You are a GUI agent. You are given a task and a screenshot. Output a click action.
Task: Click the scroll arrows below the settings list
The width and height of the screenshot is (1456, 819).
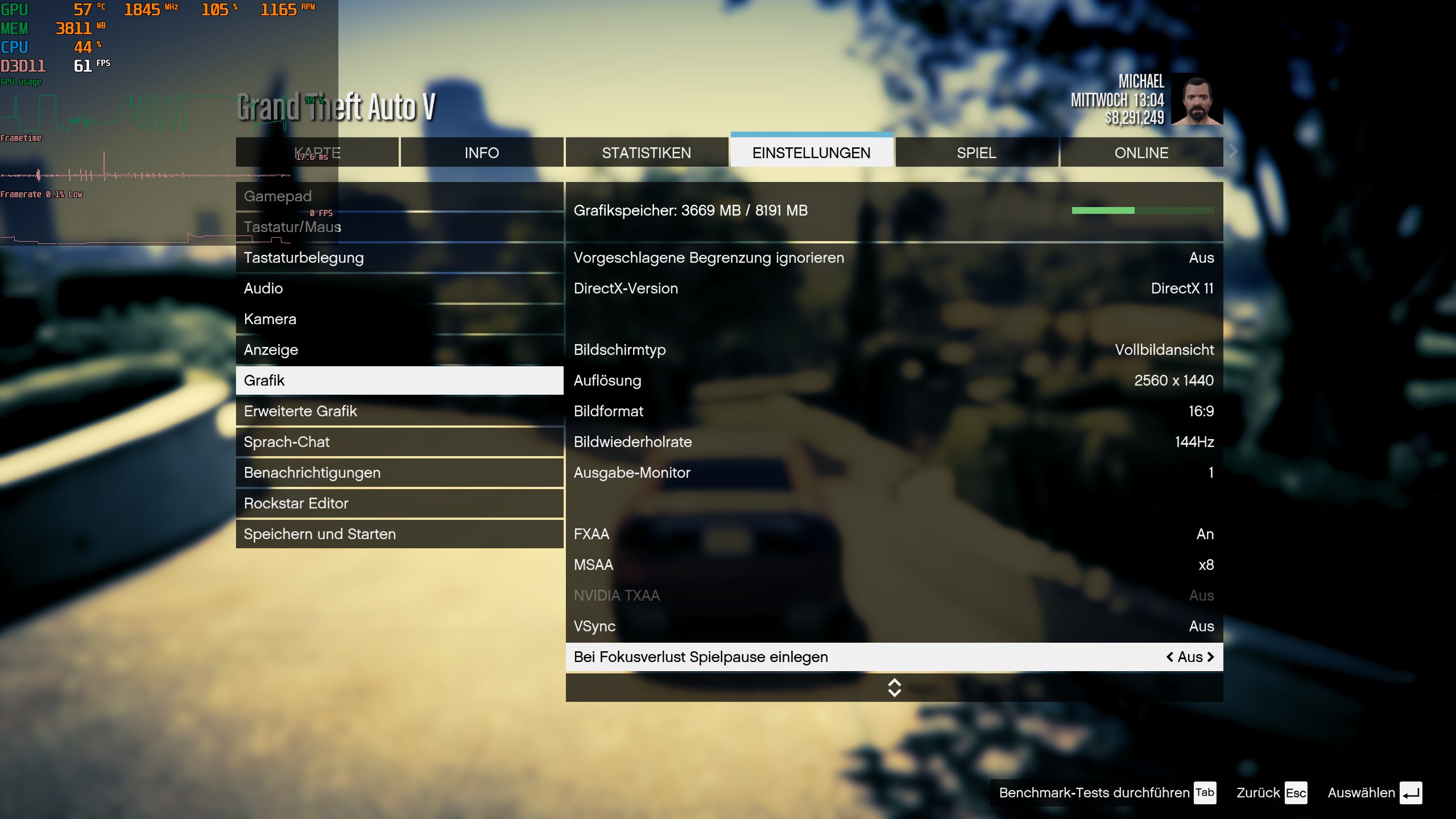click(x=894, y=688)
